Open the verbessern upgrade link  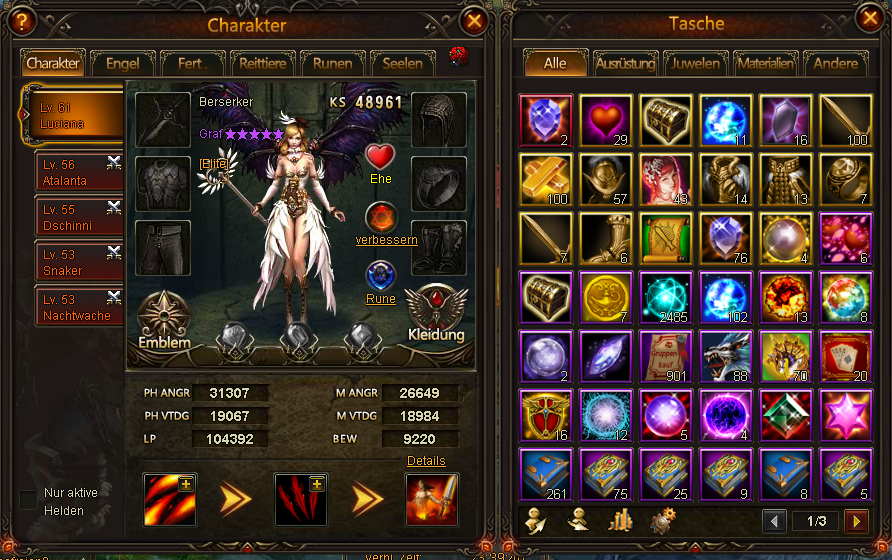pyautogui.click(x=386, y=239)
